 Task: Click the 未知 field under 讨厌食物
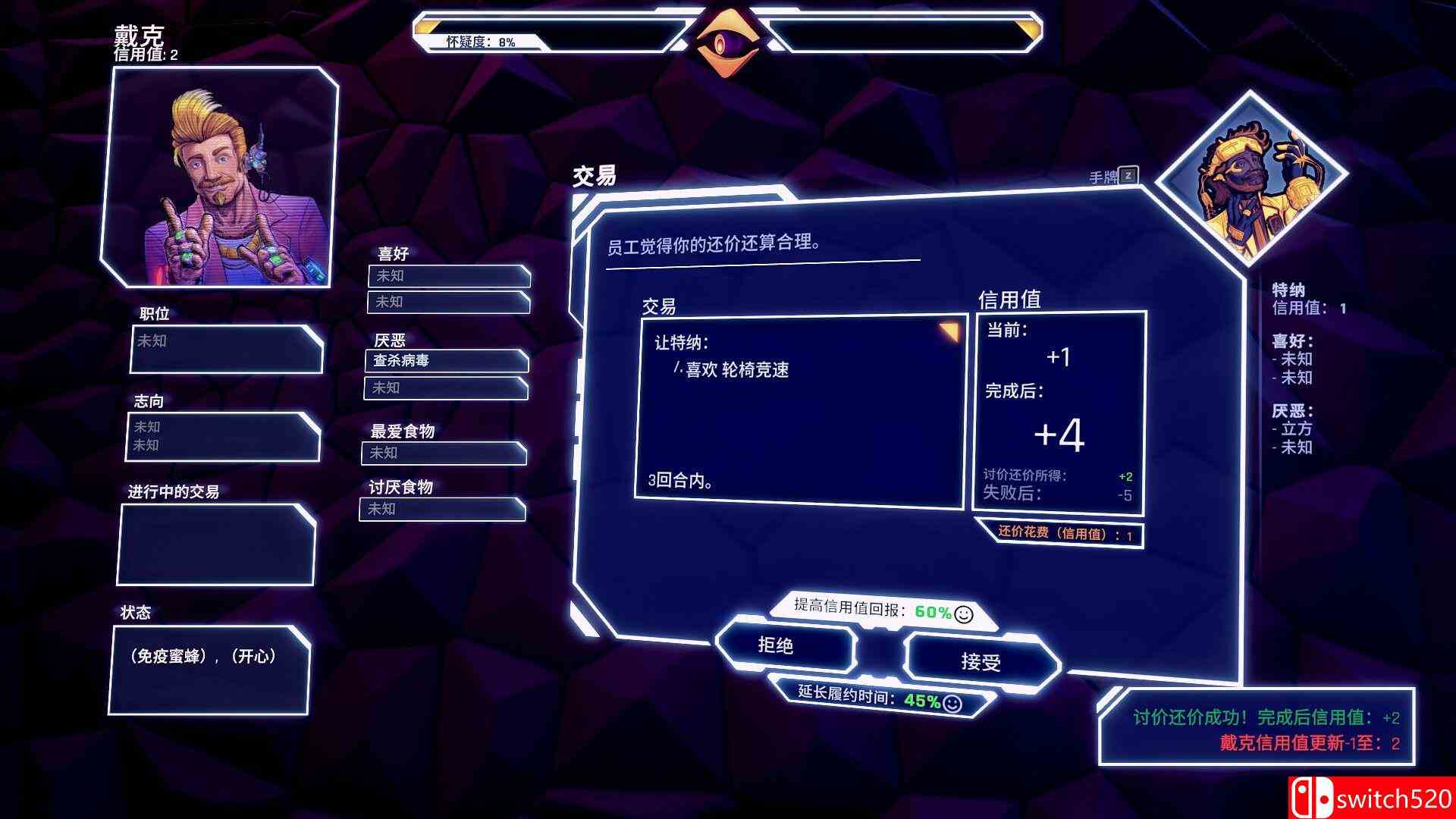click(x=441, y=510)
